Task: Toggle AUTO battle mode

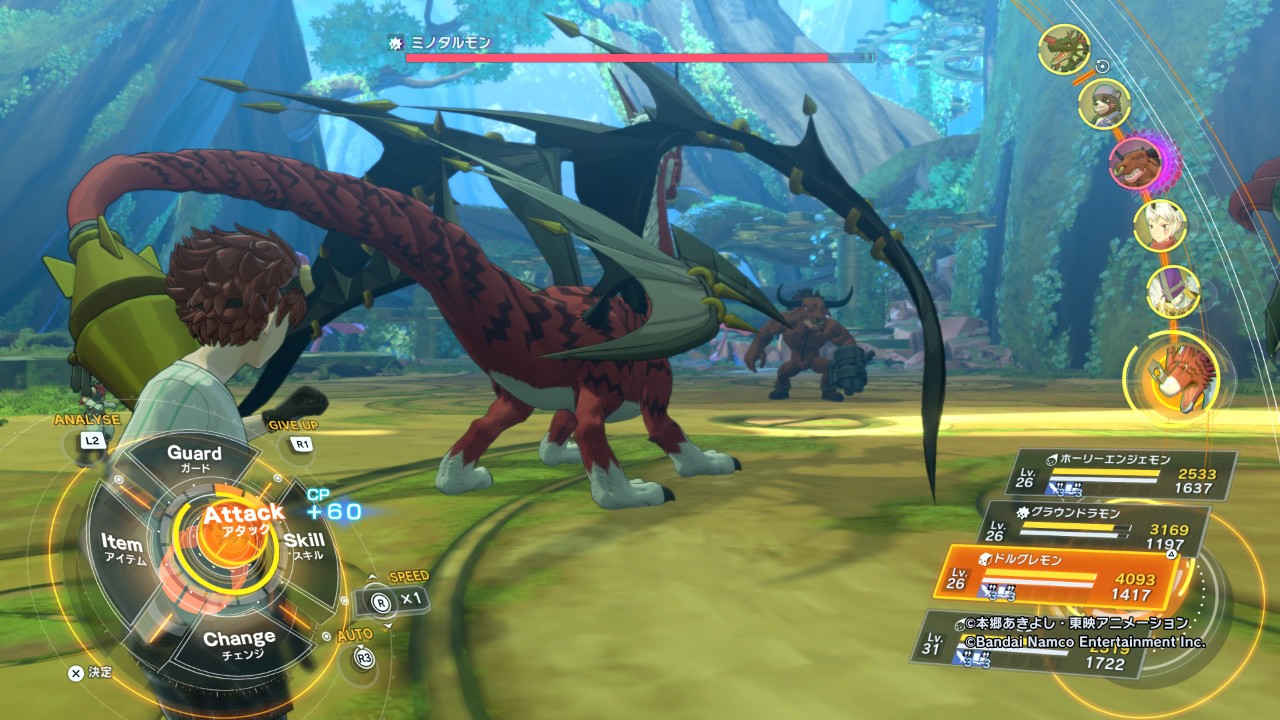Action: [364, 657]
